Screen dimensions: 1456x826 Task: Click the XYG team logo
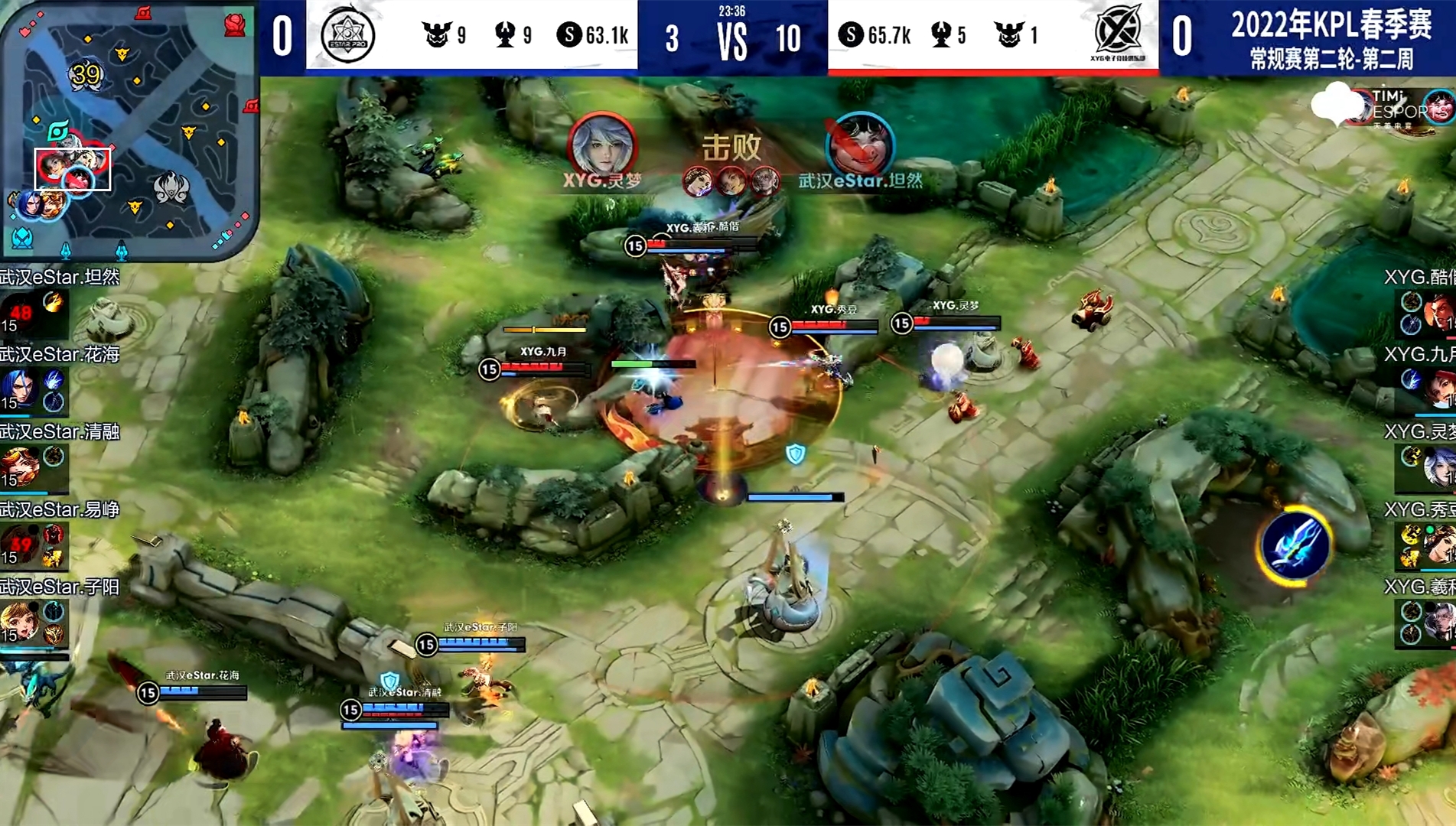tap(1117, 34)
